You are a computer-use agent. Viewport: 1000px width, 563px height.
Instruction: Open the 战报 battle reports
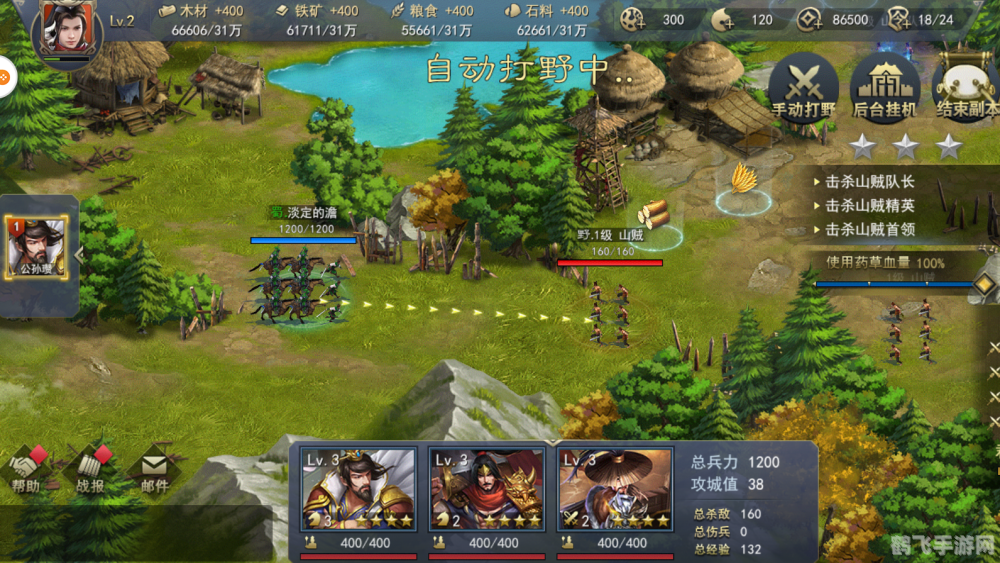pos(90,471)
